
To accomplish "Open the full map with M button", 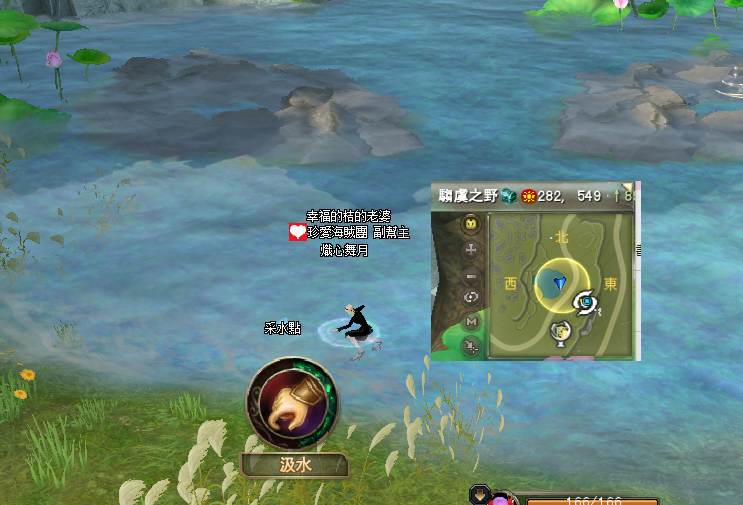I will (471, 322).
